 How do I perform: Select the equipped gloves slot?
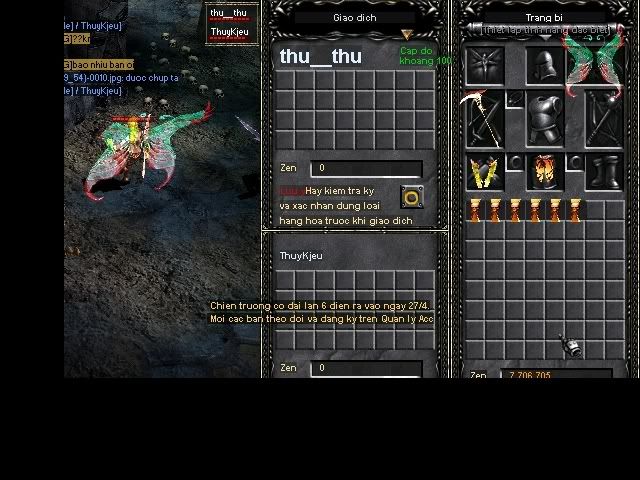(485, 172)
